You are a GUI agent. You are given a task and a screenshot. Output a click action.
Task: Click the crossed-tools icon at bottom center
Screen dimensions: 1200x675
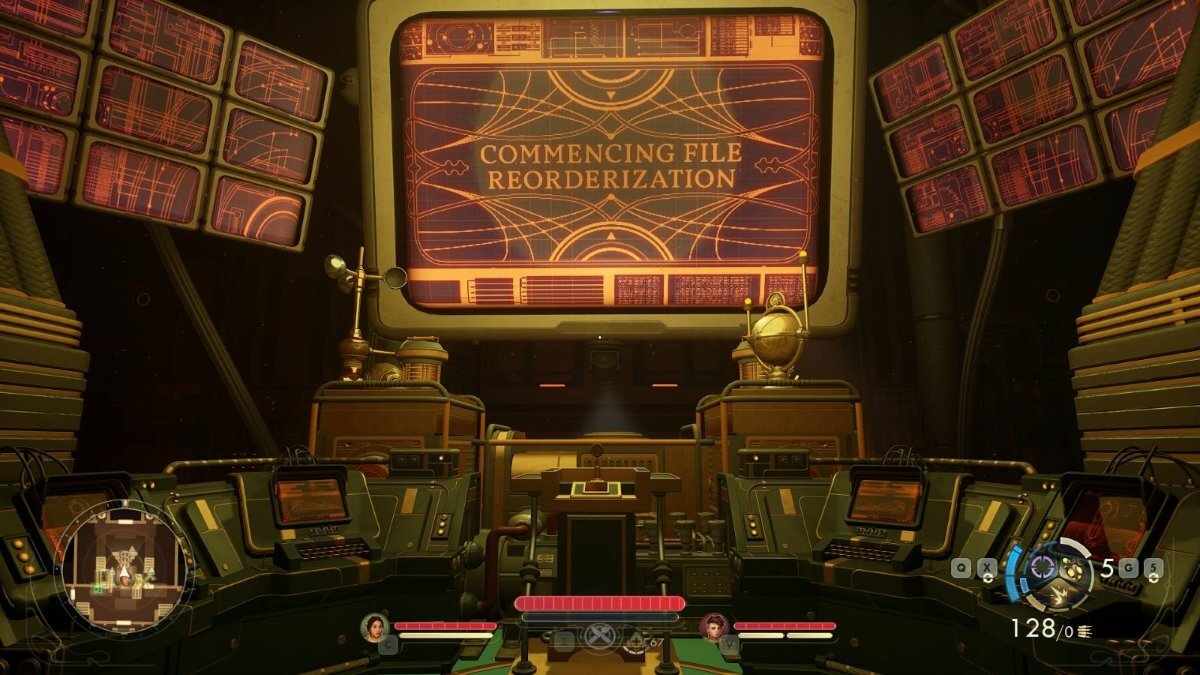coord(598,637)
